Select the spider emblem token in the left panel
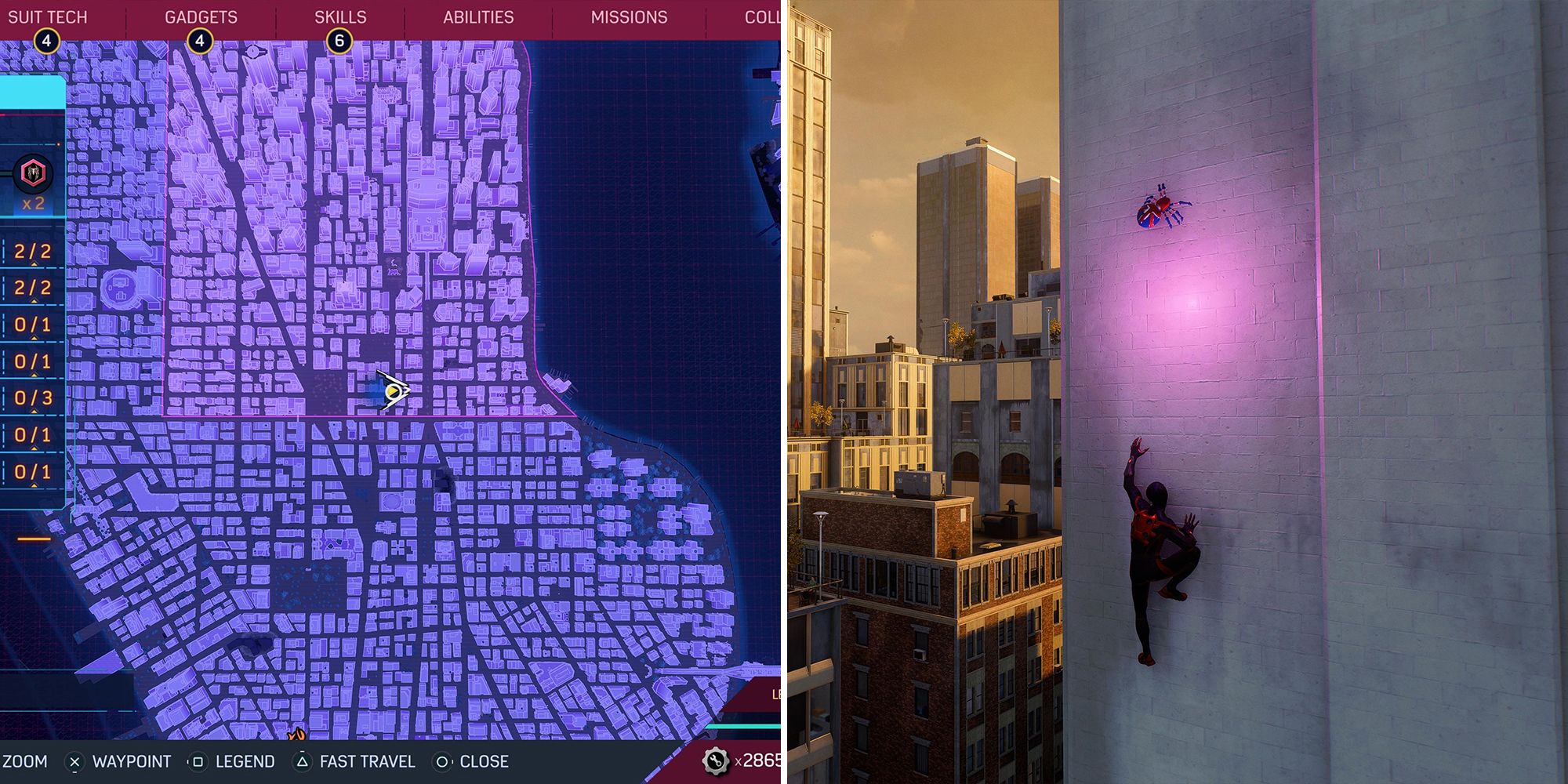Screen dimensions: 1568x784 32,171
